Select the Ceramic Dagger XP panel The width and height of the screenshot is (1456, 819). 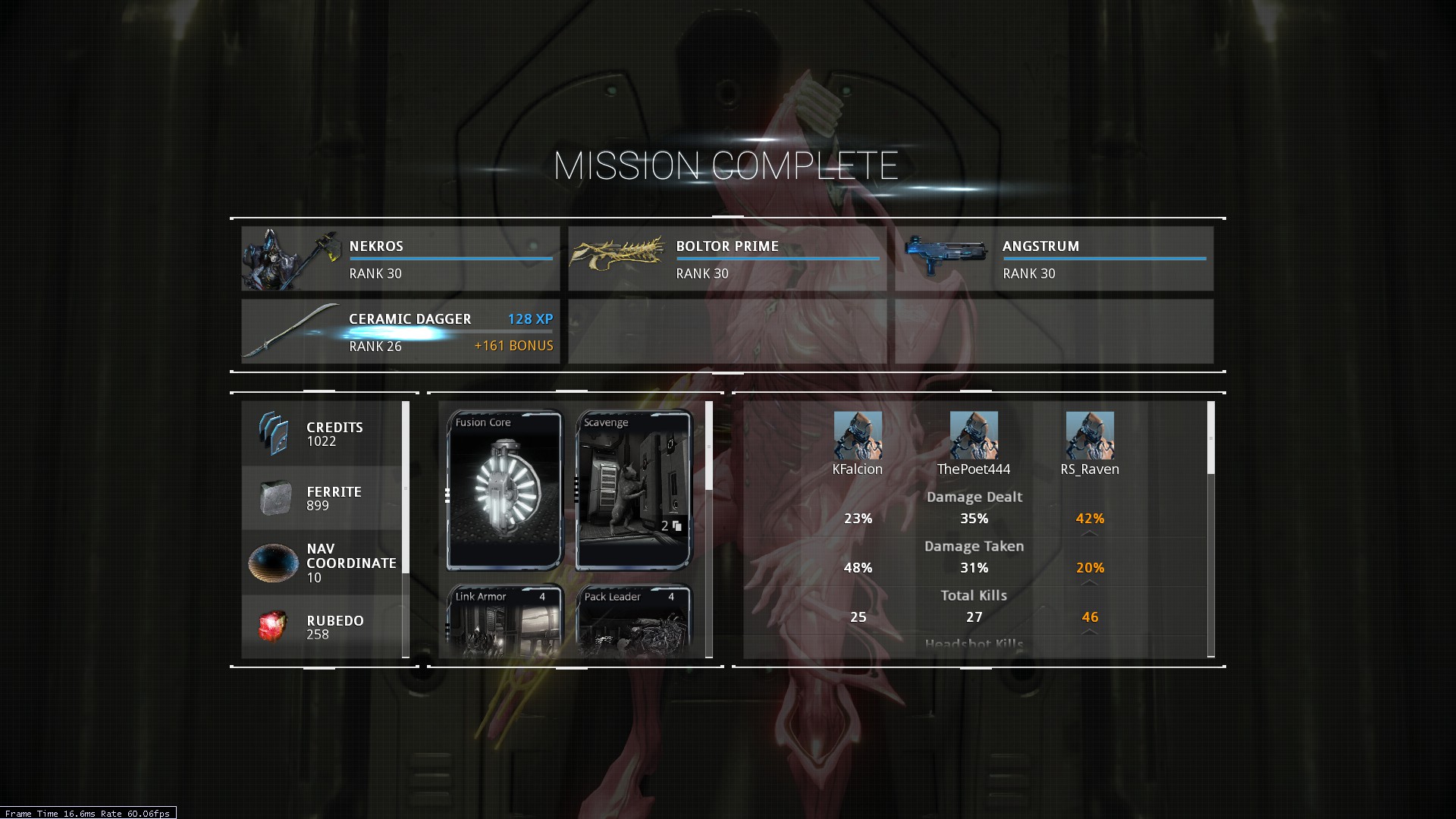[x=400, y=331]
